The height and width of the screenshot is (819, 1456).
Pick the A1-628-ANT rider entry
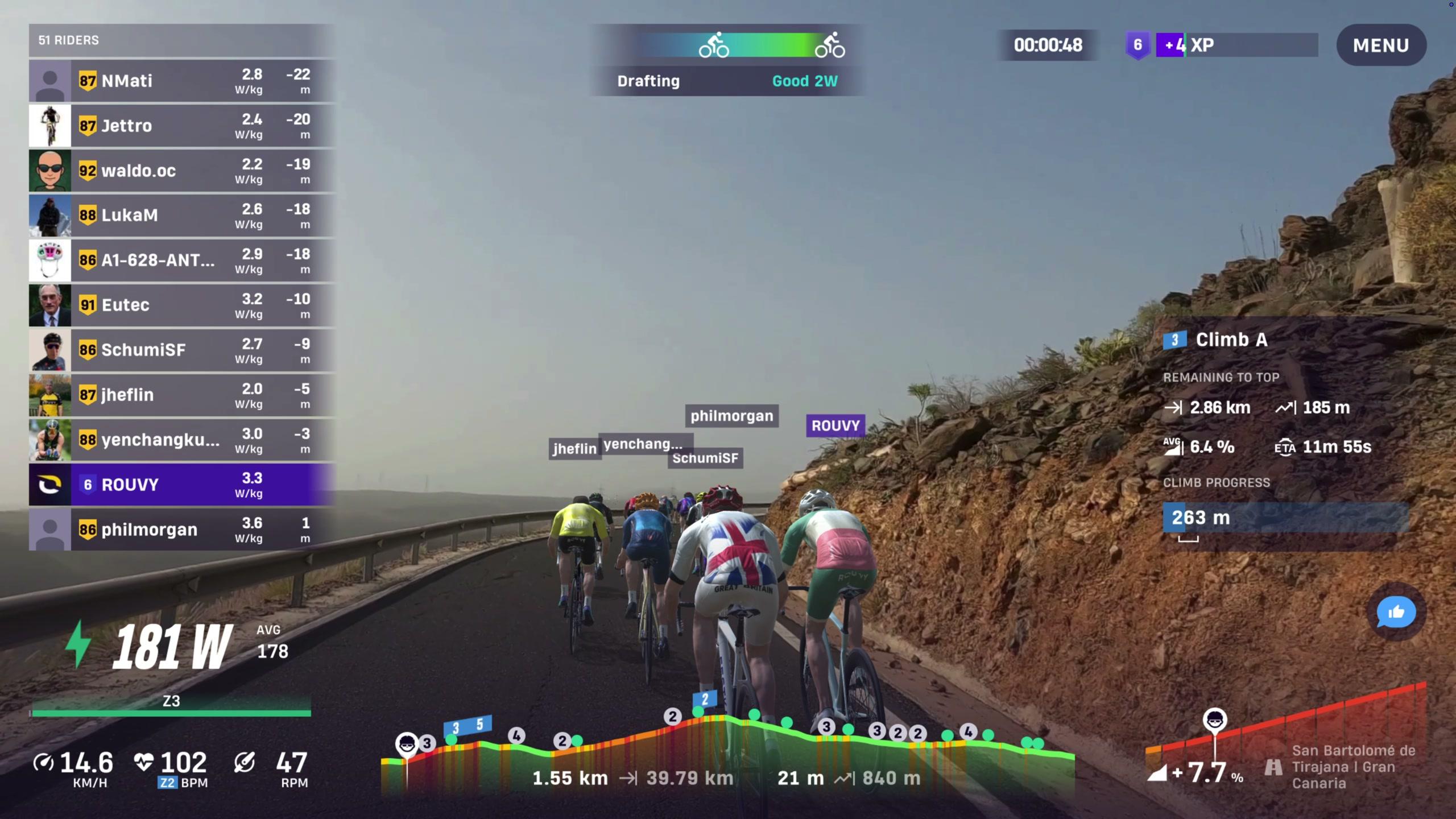click(182, 260)
